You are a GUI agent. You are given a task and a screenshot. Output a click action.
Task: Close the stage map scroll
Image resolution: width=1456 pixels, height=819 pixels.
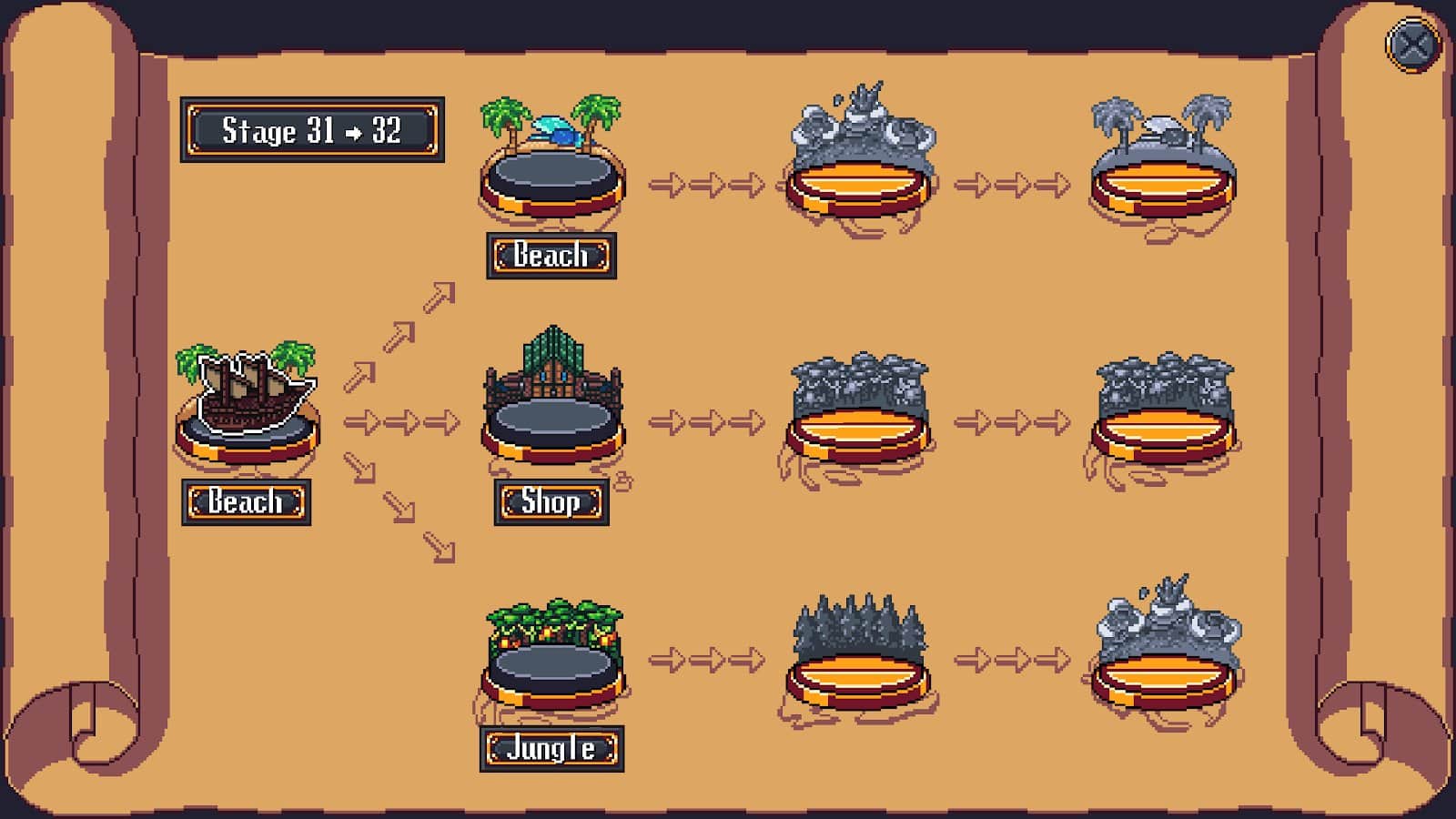pyautogui.click(x=1412, y=45)
